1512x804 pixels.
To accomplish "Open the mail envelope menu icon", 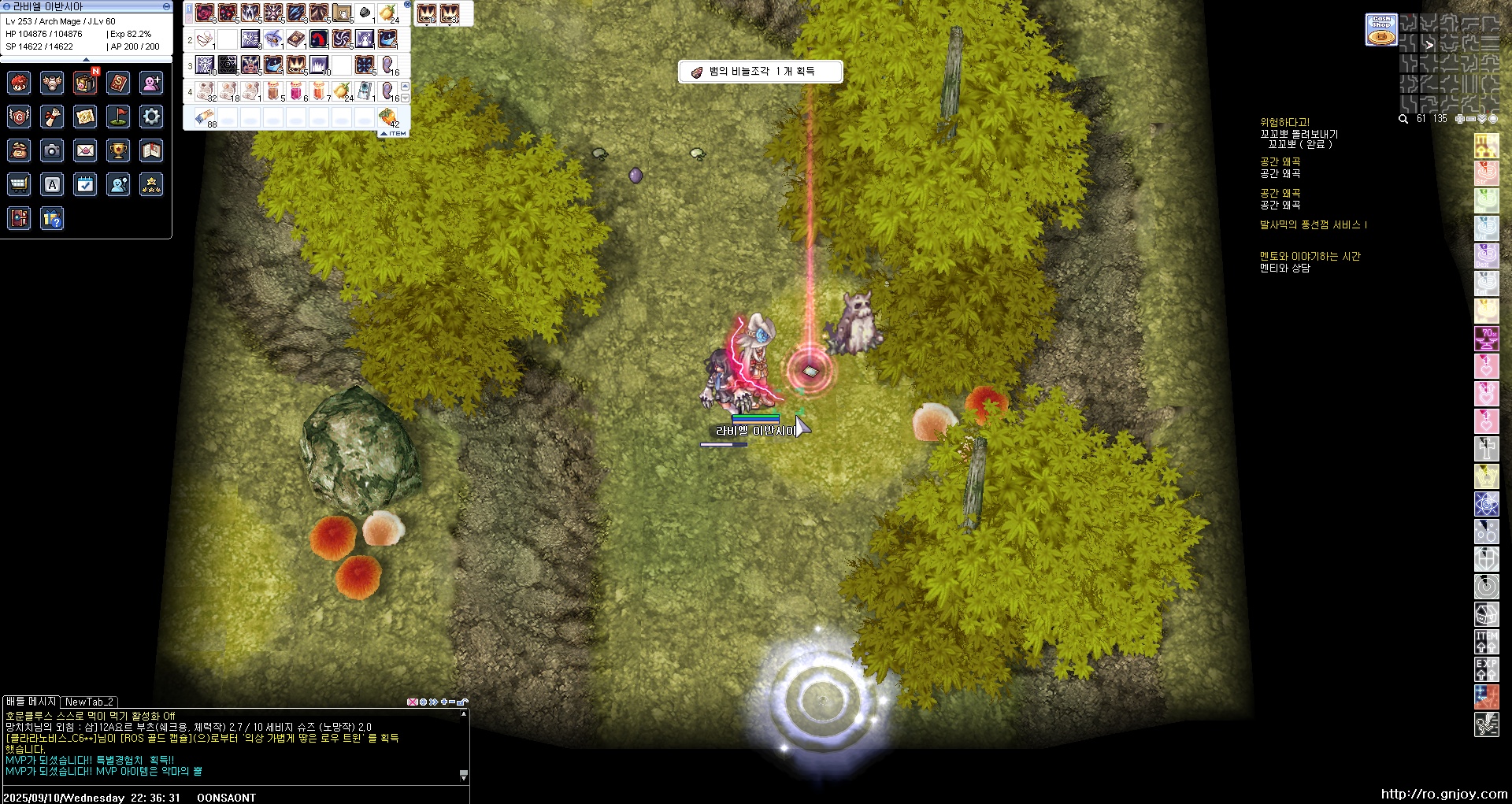I will click(85, 150).
